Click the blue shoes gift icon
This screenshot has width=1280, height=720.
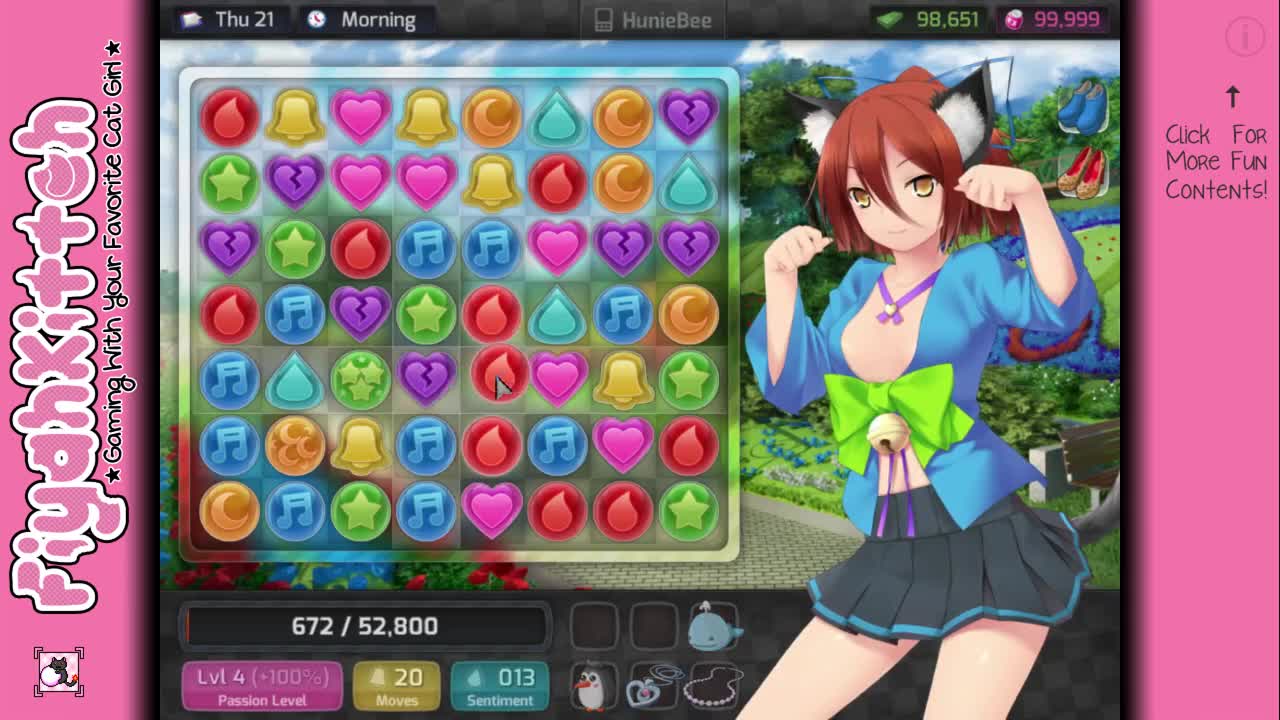1083,107
